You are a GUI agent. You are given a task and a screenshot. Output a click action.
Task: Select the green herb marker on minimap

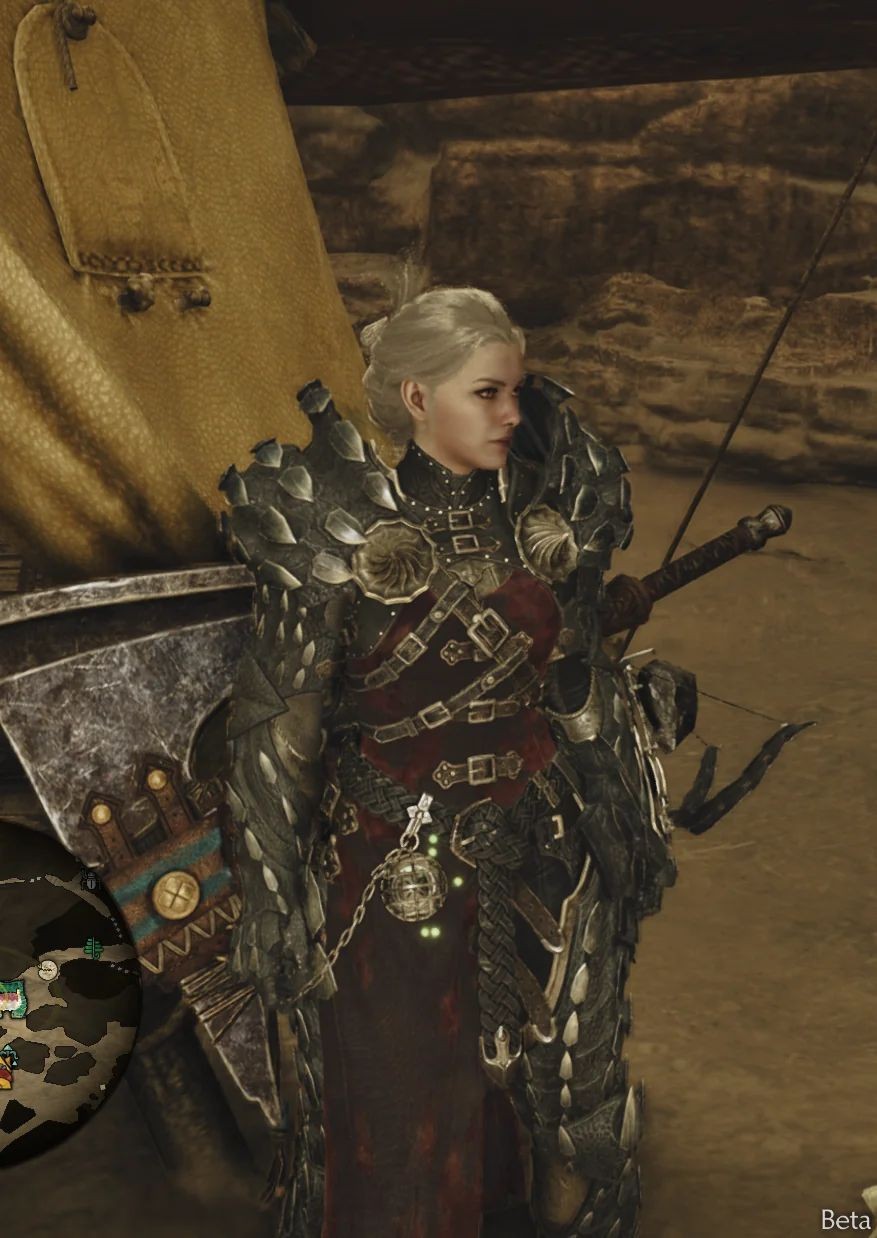(94, 946)
